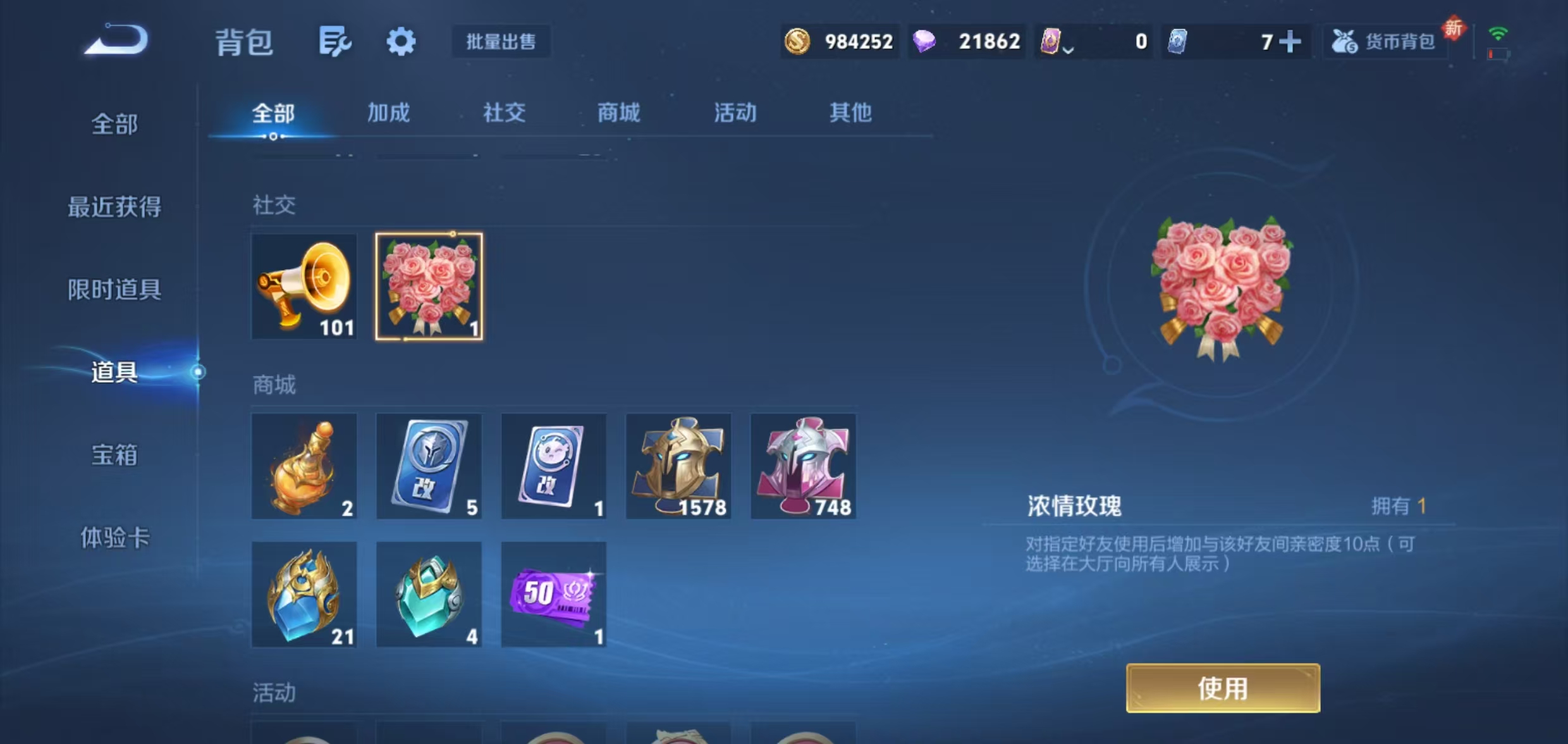The height and width of the screenshot is (744, 1568).
Task: Click the 批量出售 button
Action: (501, 41)
